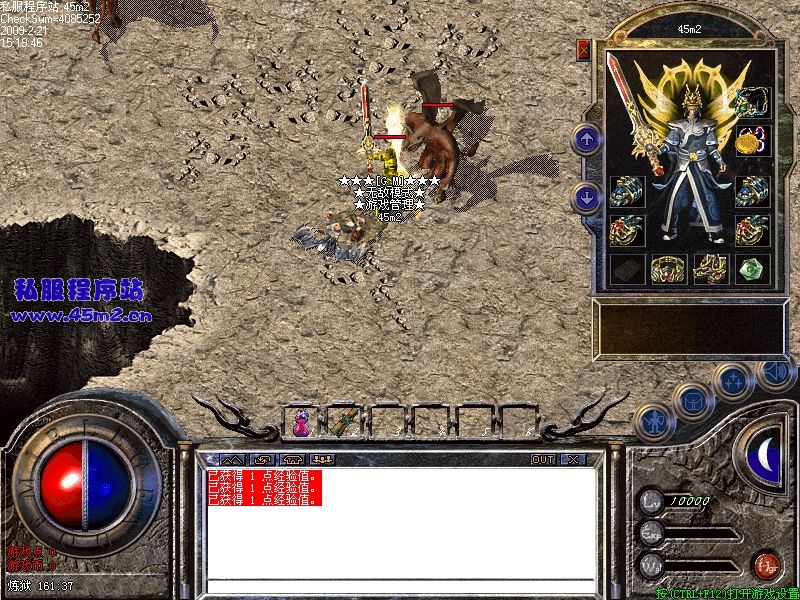Close the character equipment panel
Image resolution: width=800 pixels, height=600 pixels.
point(584,49)
